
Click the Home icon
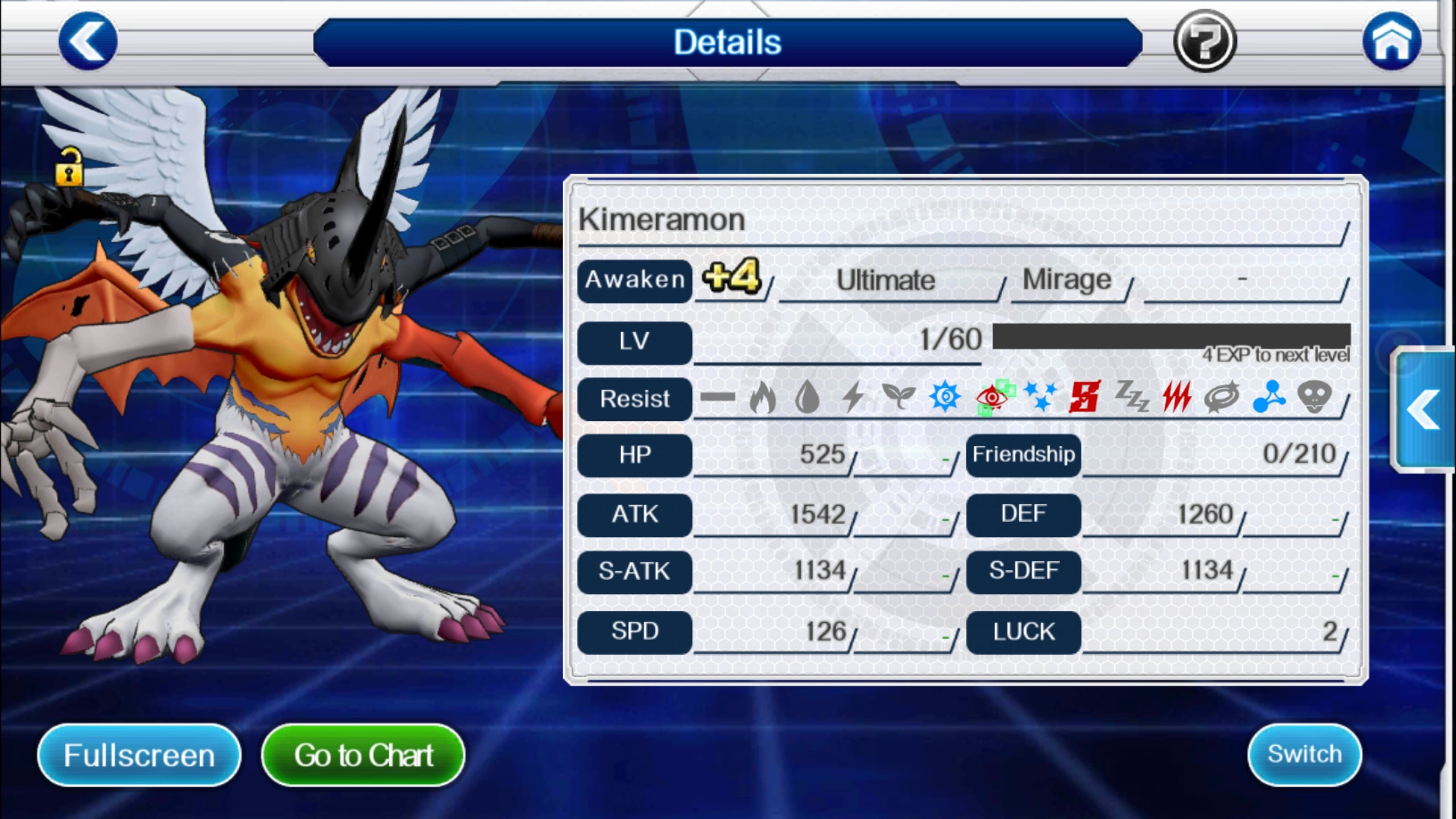[x=1392, y=41]
